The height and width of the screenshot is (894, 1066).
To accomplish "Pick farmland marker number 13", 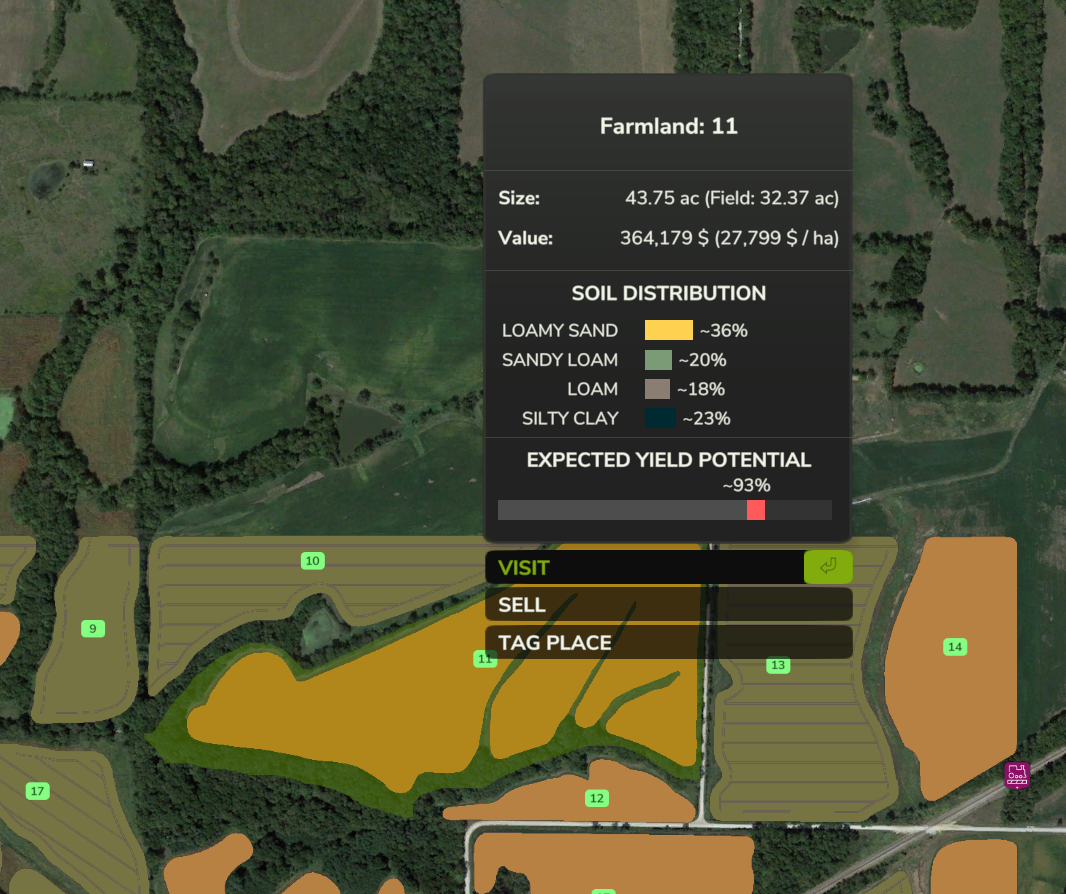I will [x=778, y=665].
